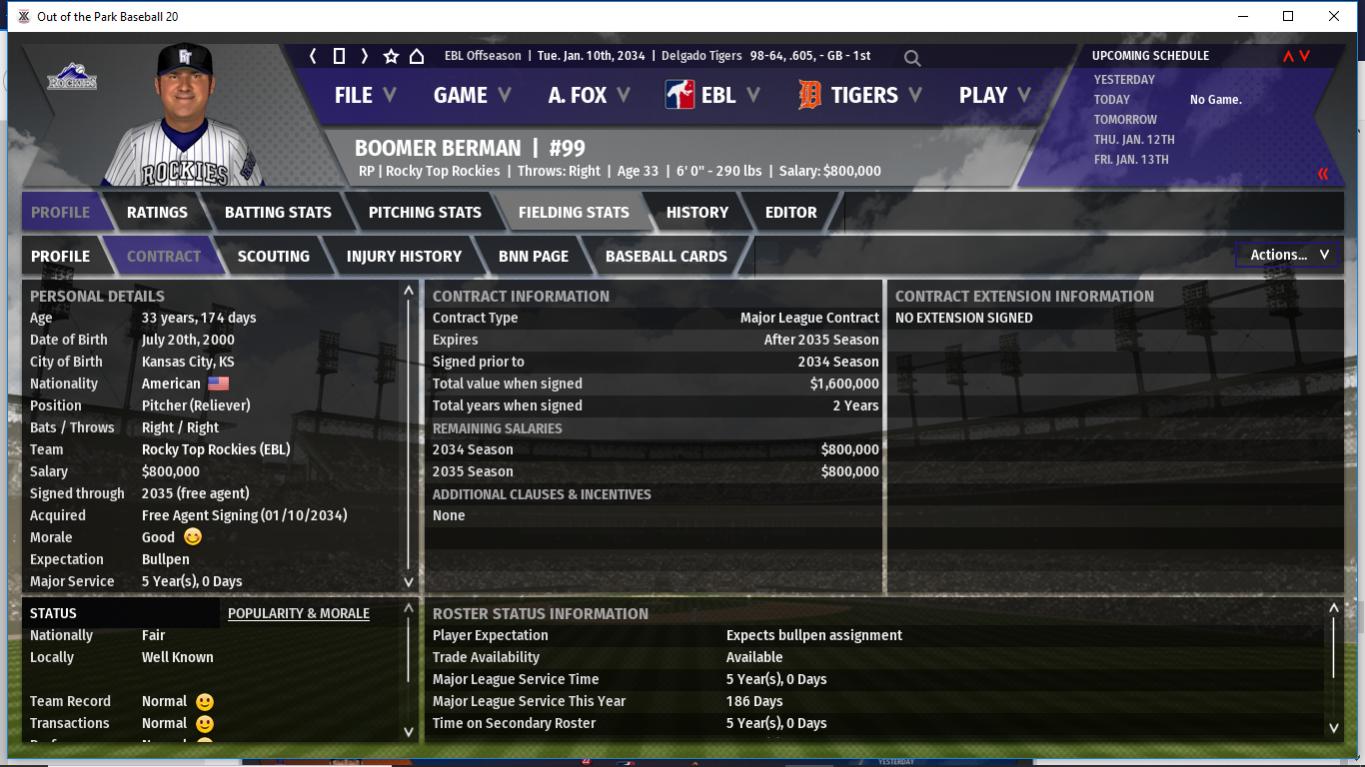Open the EBL league menu
The height and width of the screenshot is (767, 1365).
coord(712,95)
